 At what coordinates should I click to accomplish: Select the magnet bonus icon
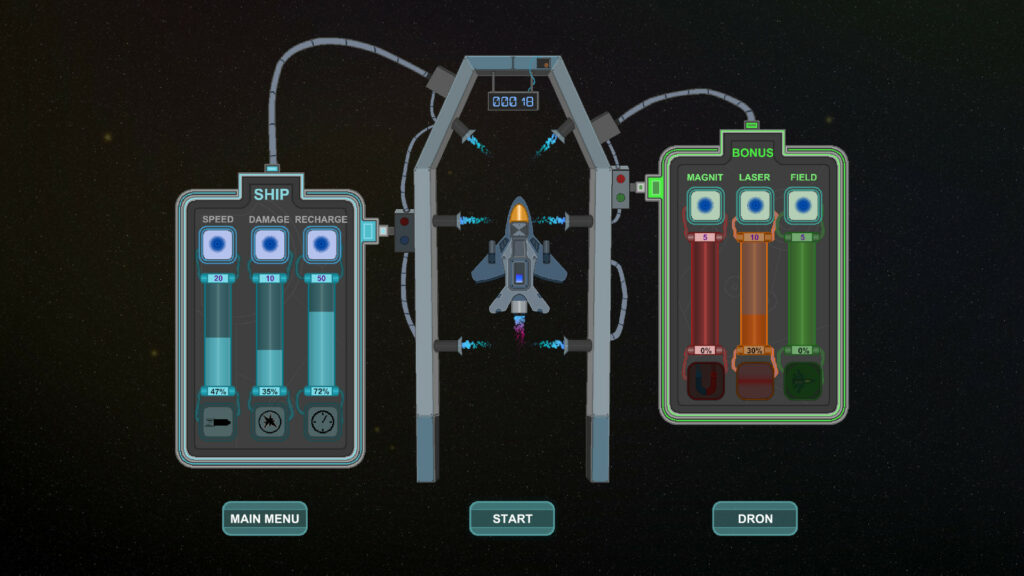tap(705, 381)
